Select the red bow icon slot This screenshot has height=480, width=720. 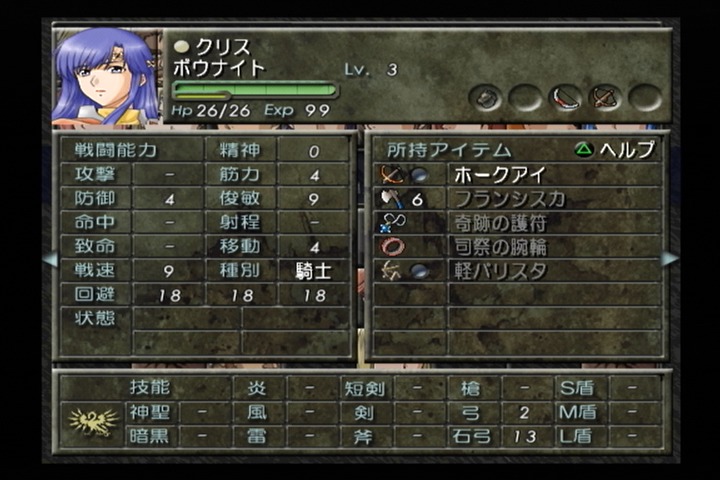pyautogui.click(x=565, y=97)
